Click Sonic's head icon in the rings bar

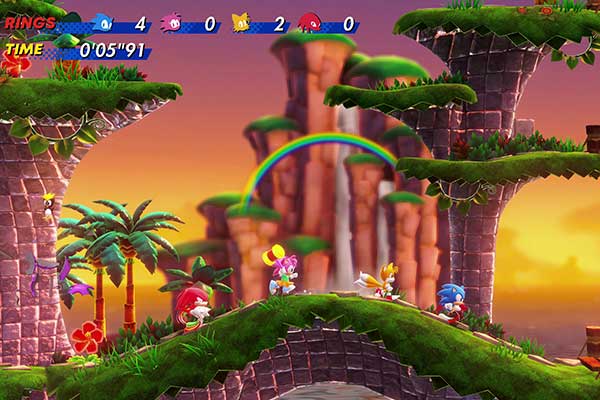[102, 22]
